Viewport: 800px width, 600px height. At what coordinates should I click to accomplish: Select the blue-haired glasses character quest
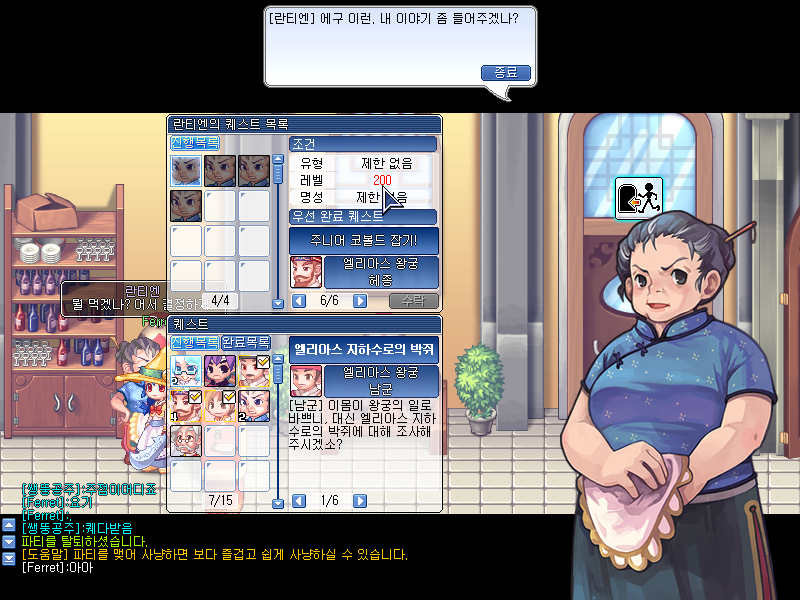[x=187, y=370]
